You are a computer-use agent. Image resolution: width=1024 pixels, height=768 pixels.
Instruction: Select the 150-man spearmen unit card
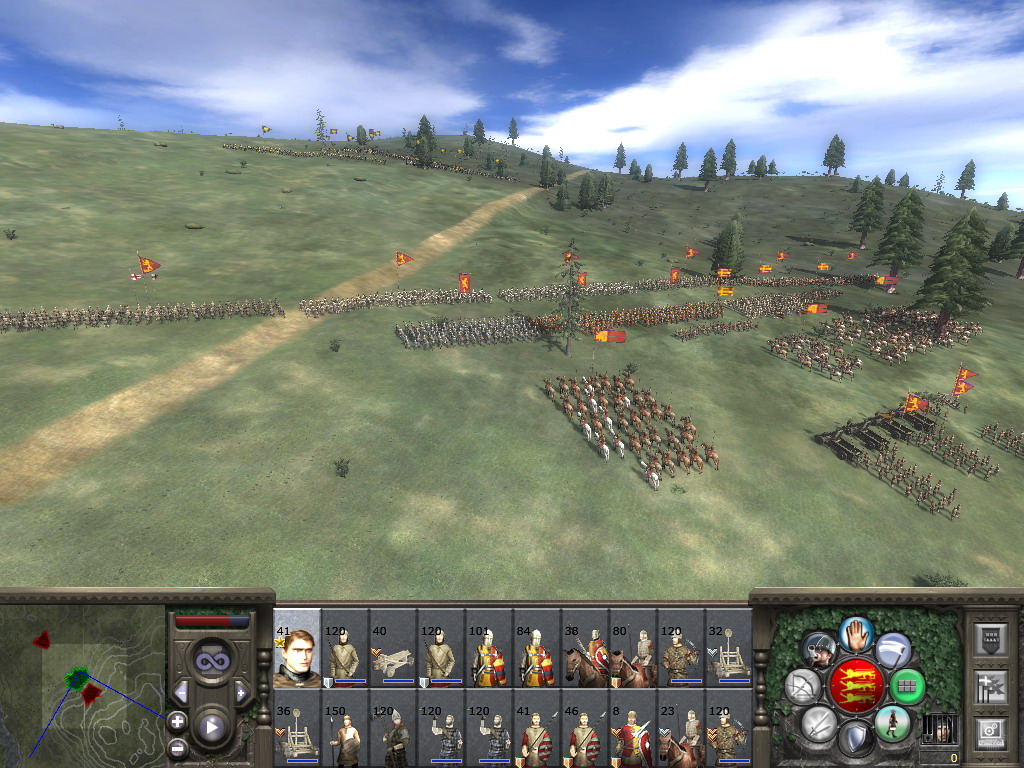(x=345, y=727)
